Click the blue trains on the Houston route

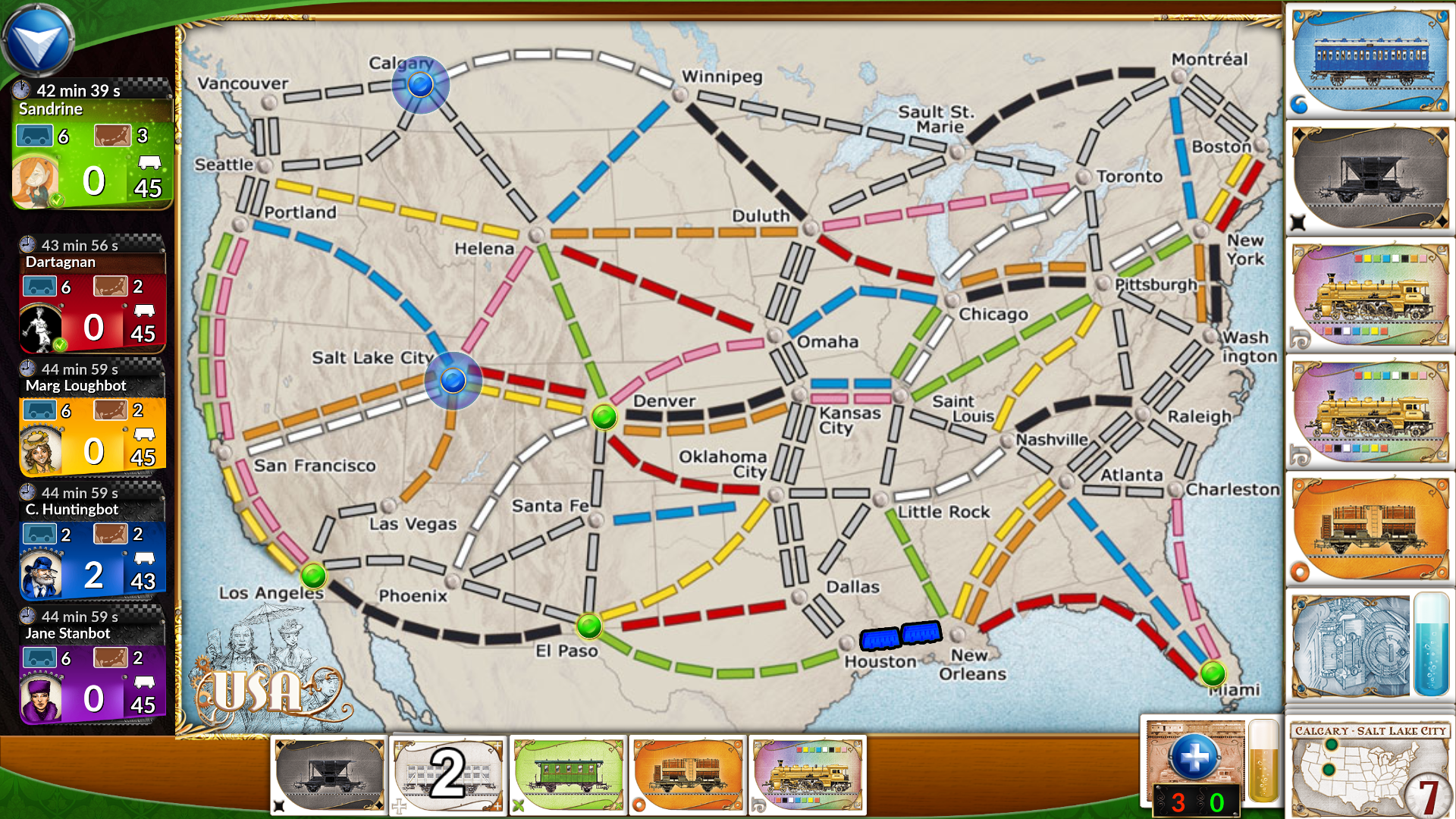(x=901, y=637)
